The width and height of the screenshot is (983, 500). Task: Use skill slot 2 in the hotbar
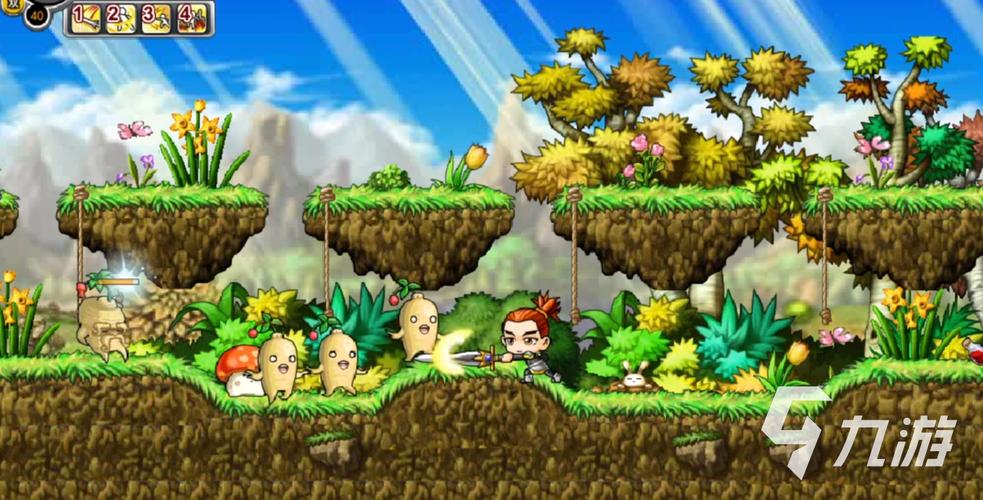point(120,17)
